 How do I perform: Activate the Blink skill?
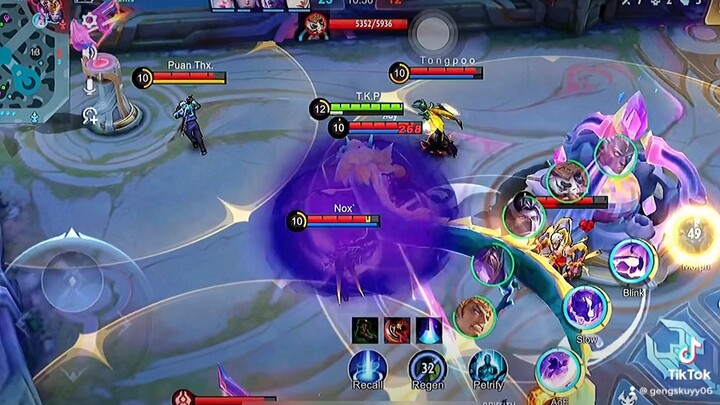click(x=630, y=260)
